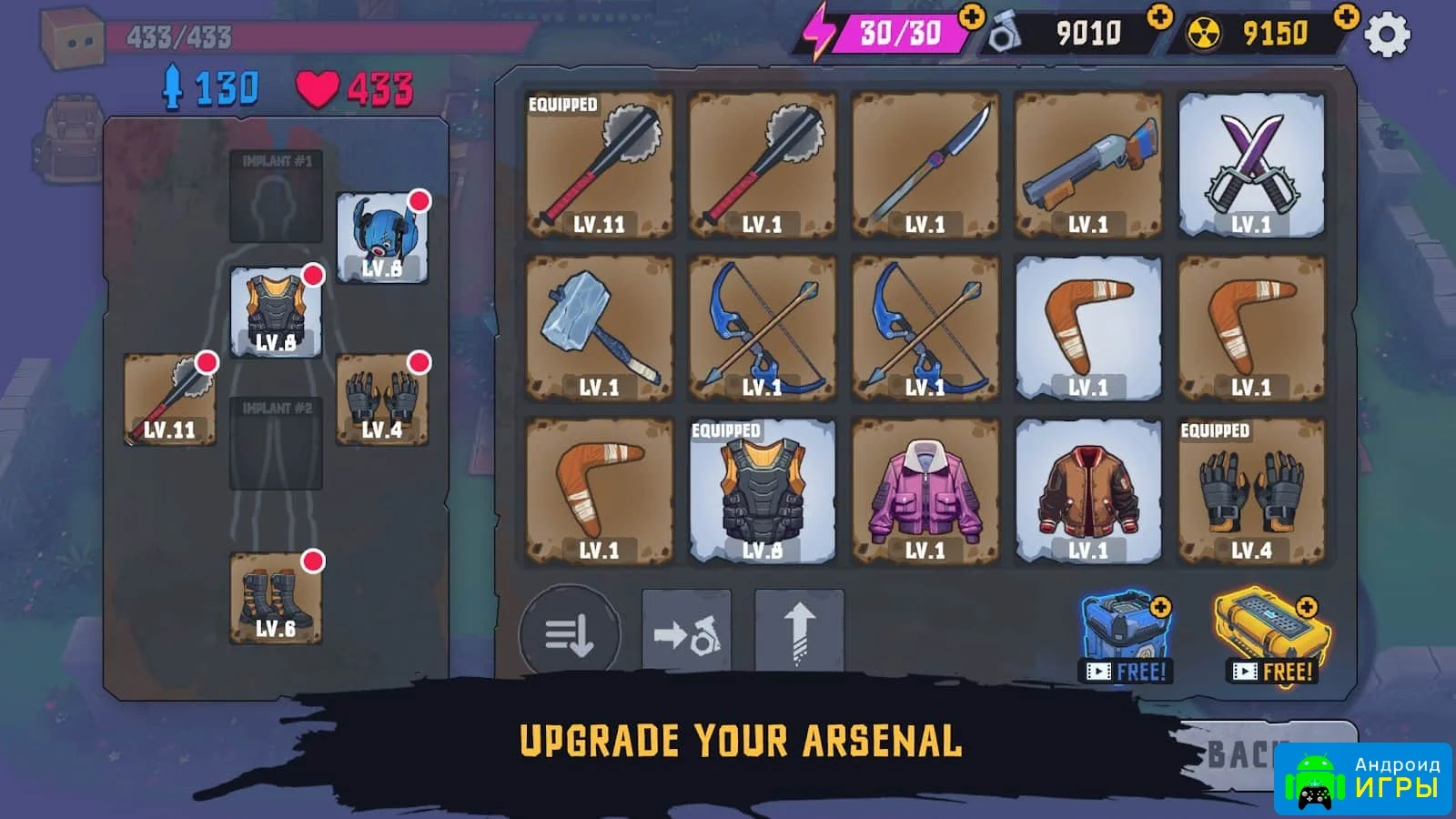The image size is (1456, 819).
Task: Choose the brown bomber jacket
Action: click(x=1088, y=491)
